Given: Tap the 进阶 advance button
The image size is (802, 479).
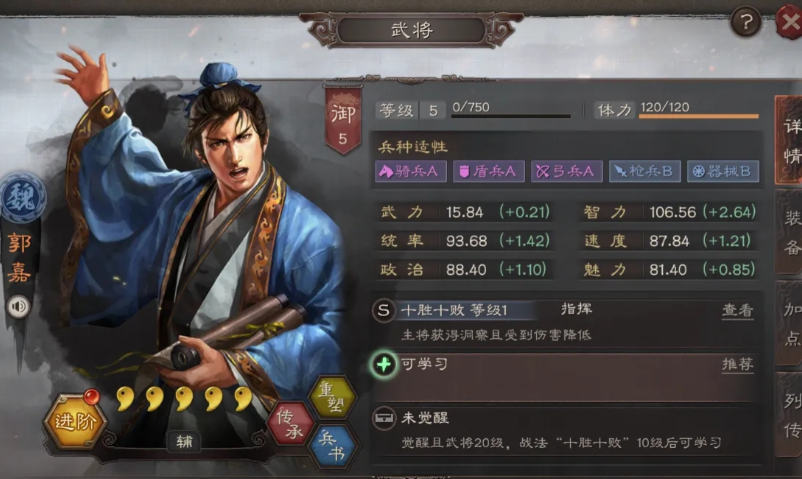Looking at the screenshot, I should [x=74, y=423].
